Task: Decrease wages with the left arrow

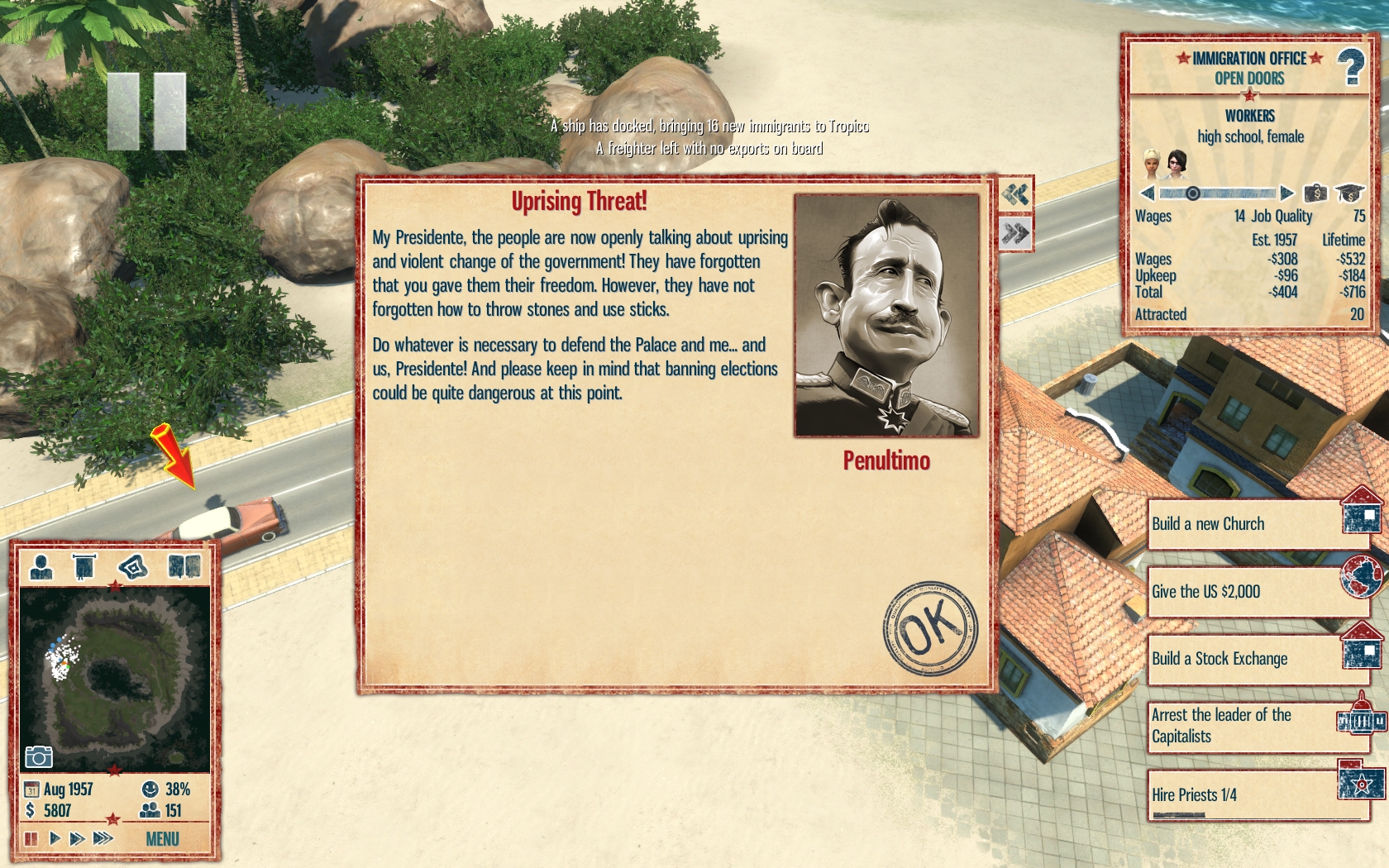Action: point(1147,193)
